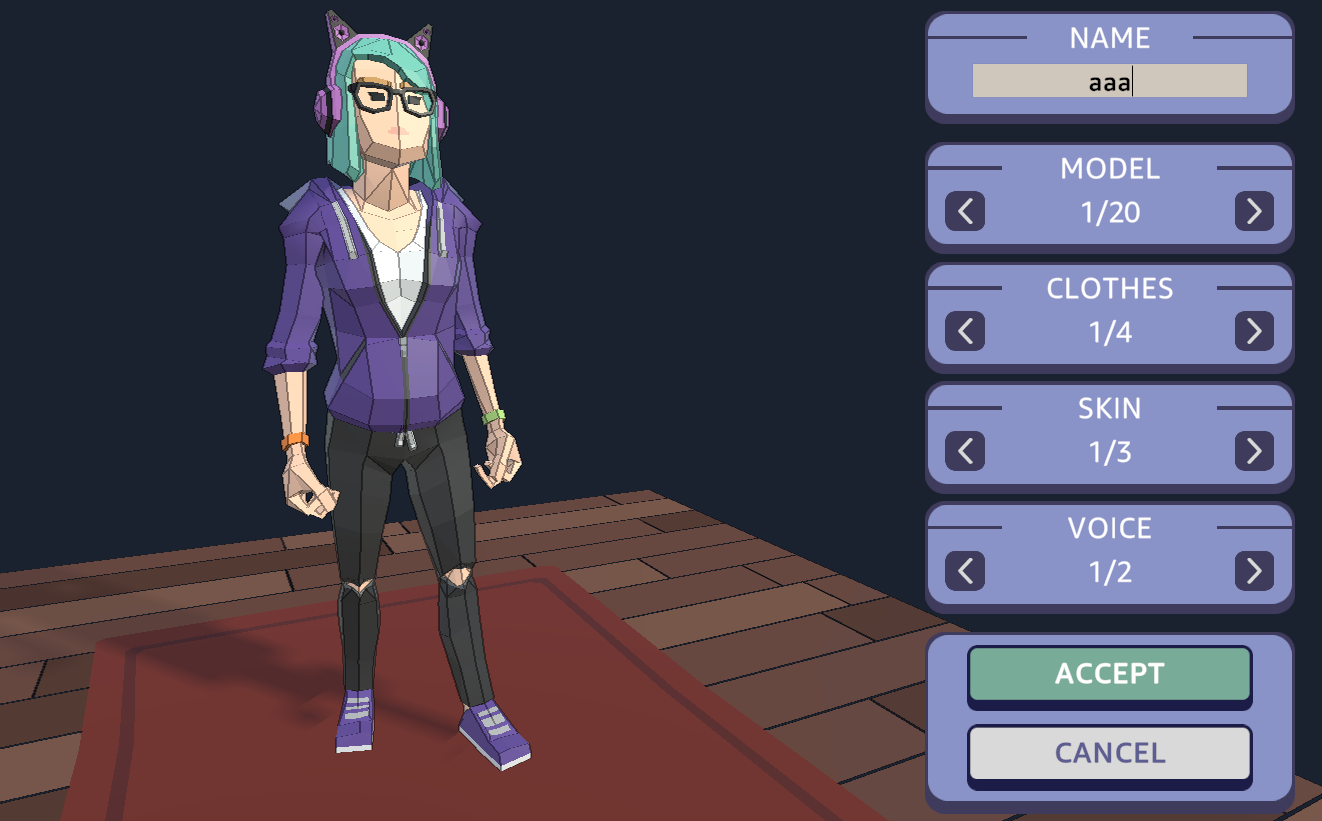
Task: Advance to the next character model
Action: tap(1256, 211)
